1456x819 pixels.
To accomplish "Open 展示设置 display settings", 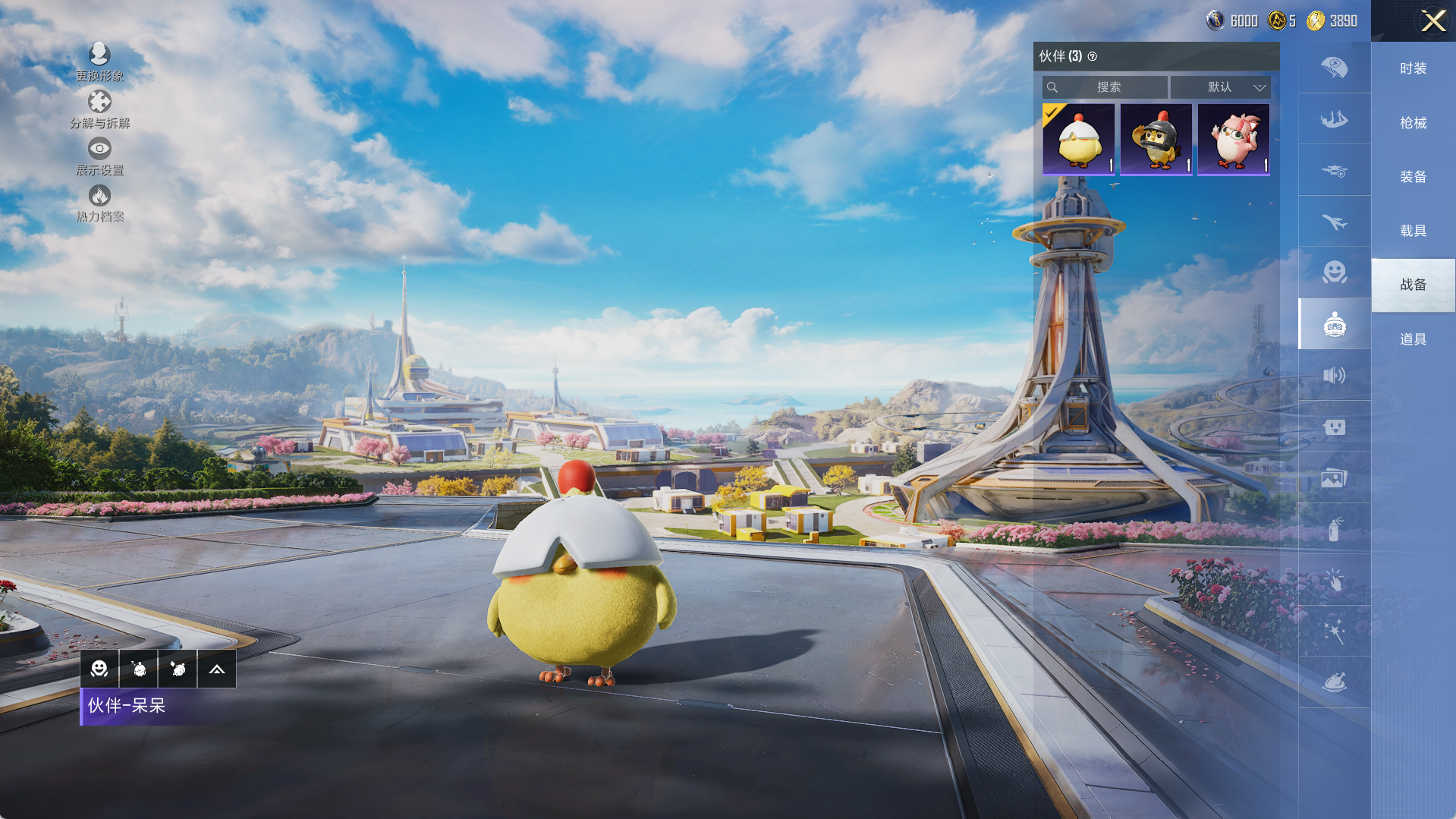I will click(99, 156).
